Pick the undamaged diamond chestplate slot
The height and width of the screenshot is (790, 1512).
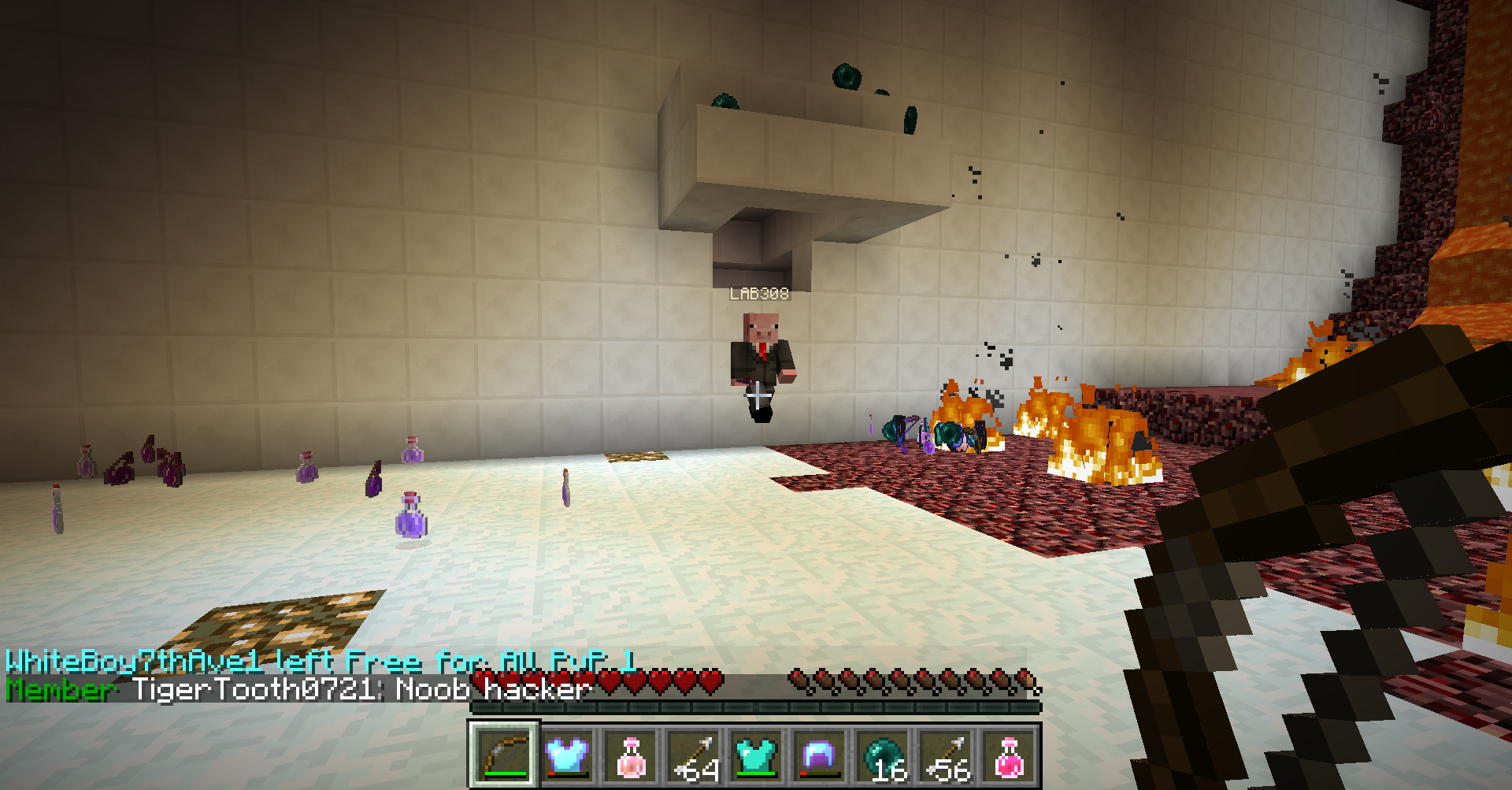point(757,755)
